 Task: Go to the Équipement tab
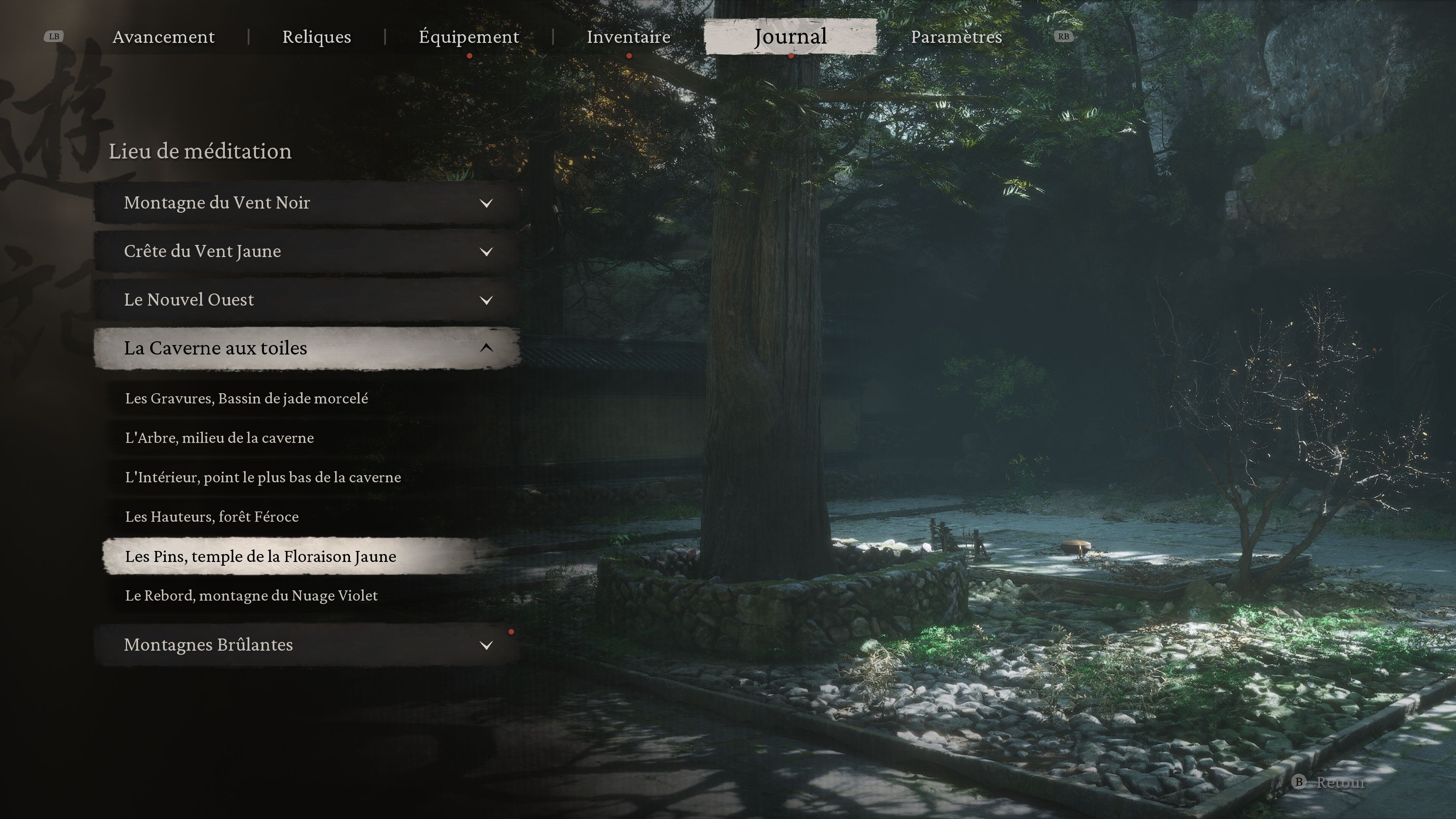(469, 37)
